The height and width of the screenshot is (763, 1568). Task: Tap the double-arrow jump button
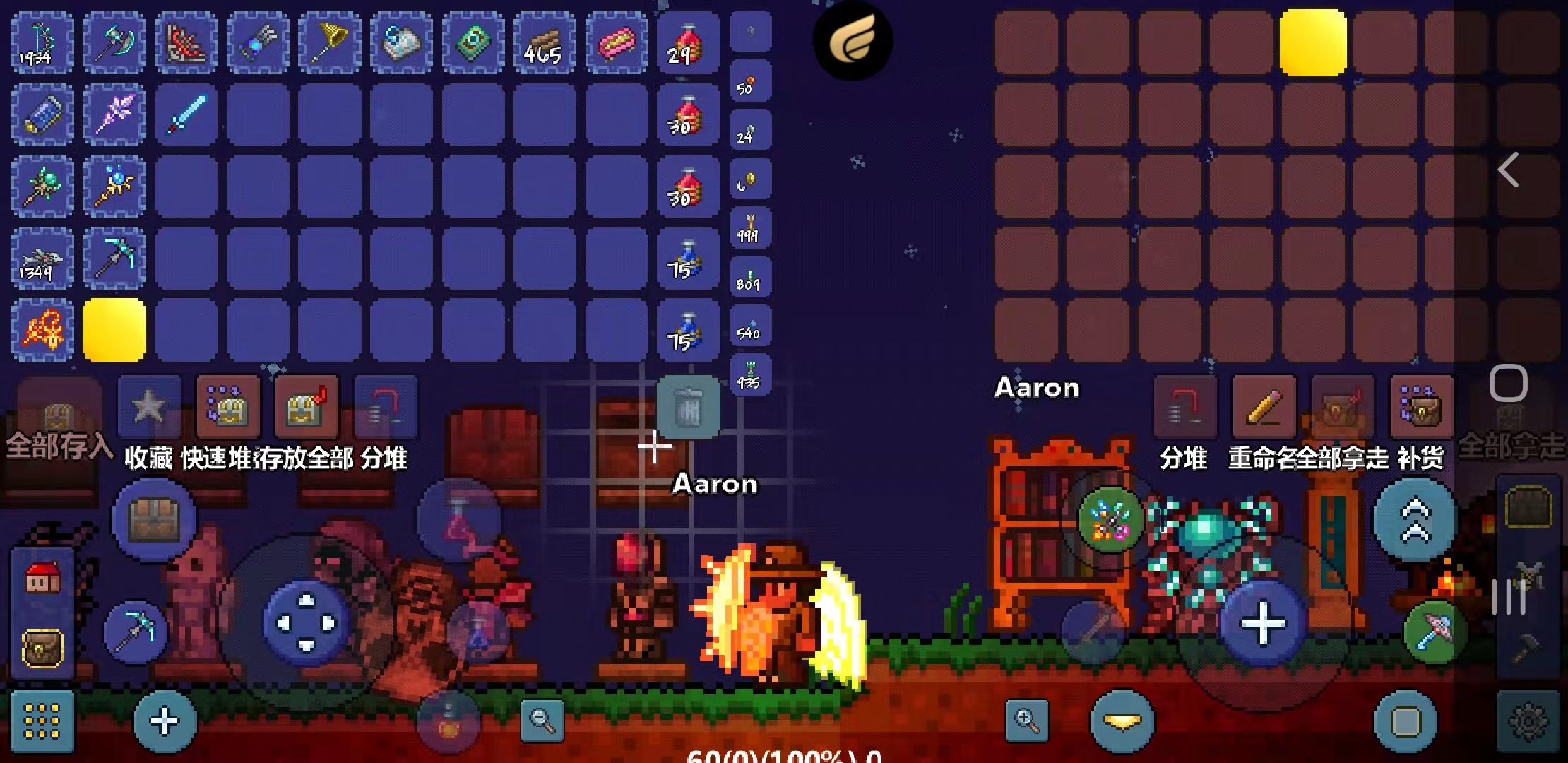pyautogui.click(x=1415, y=520)
